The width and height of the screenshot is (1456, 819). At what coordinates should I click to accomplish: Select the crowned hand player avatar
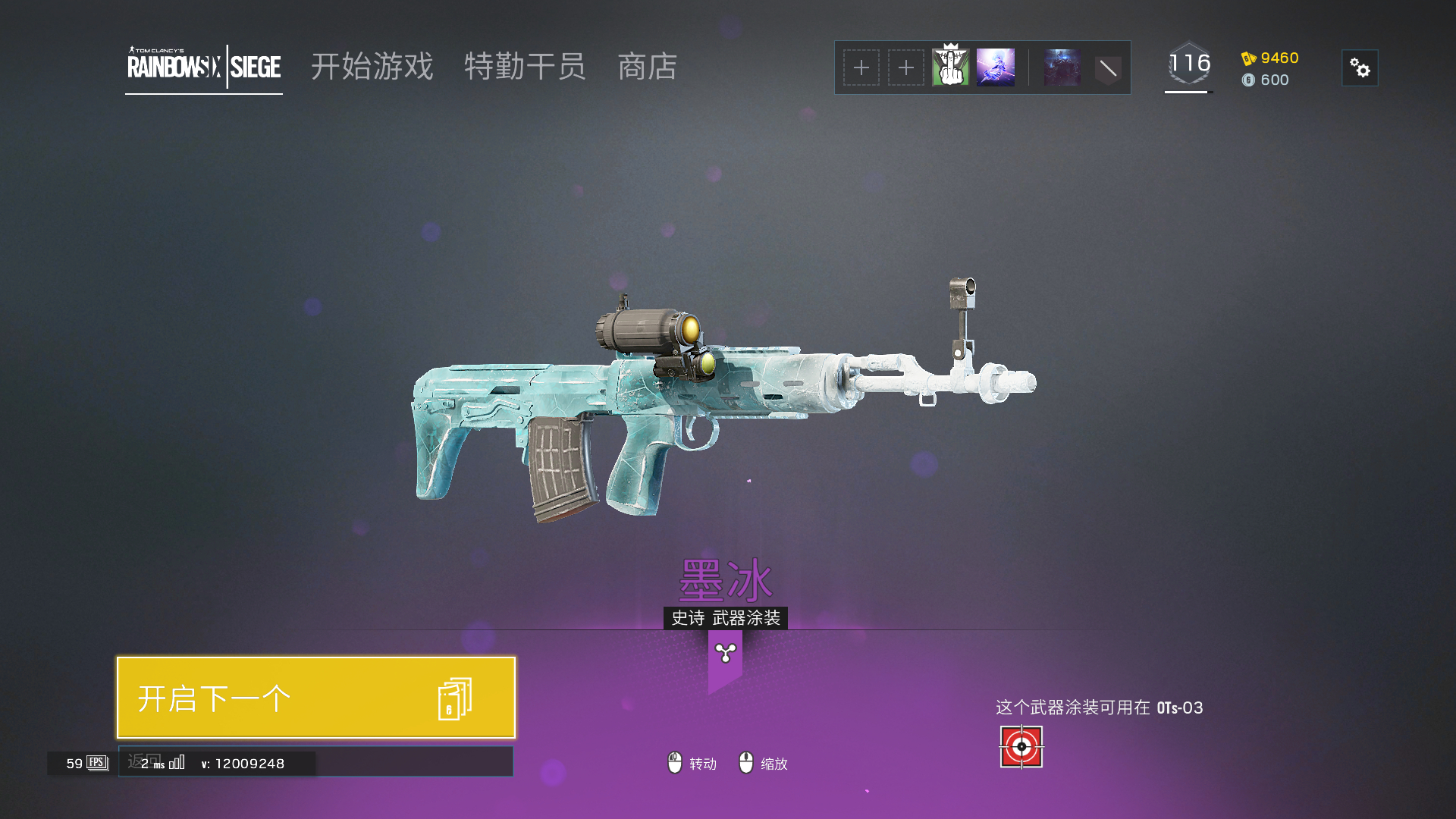click(950, 67)
